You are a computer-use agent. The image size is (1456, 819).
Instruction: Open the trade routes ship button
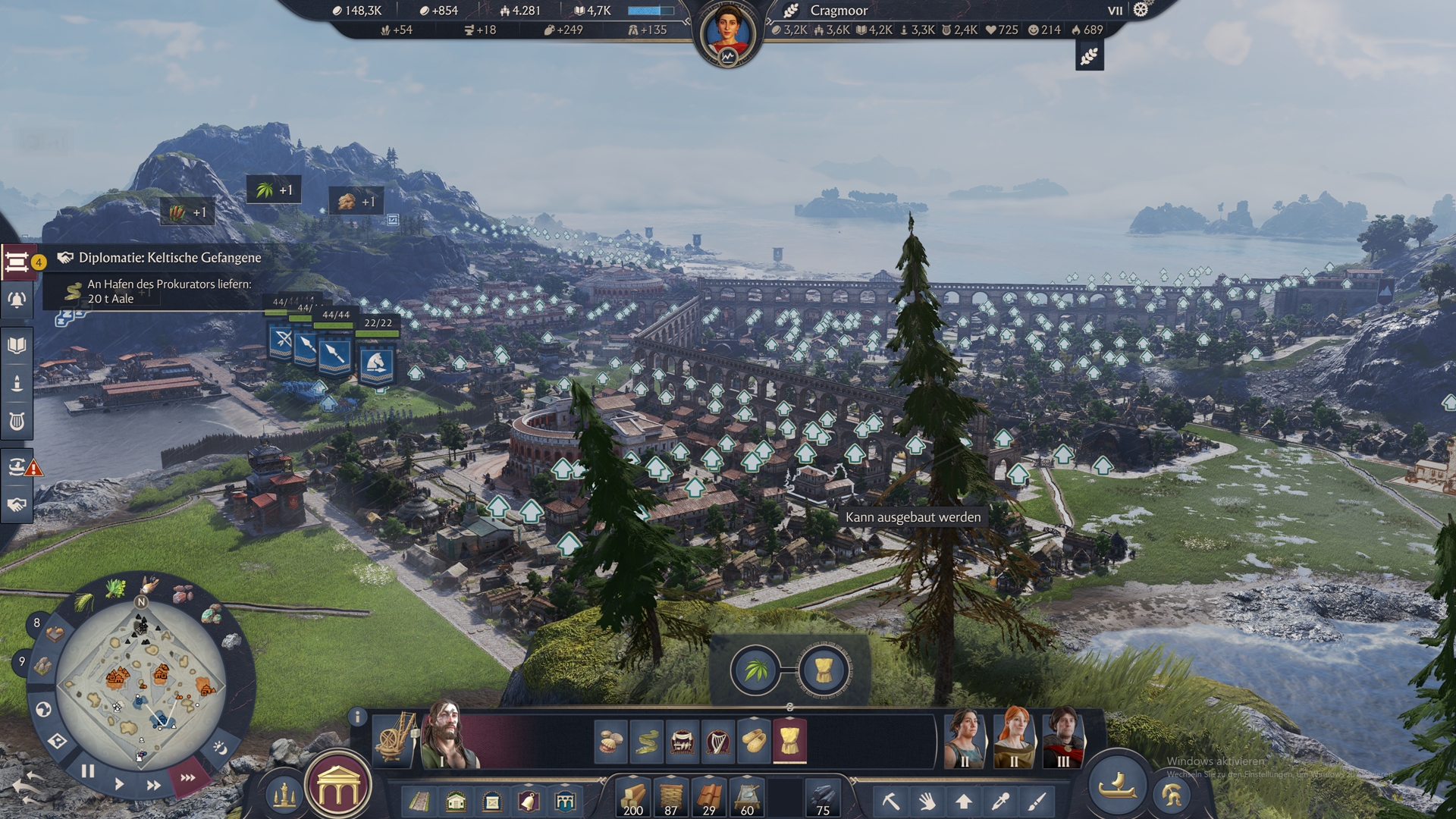point(17,466)
